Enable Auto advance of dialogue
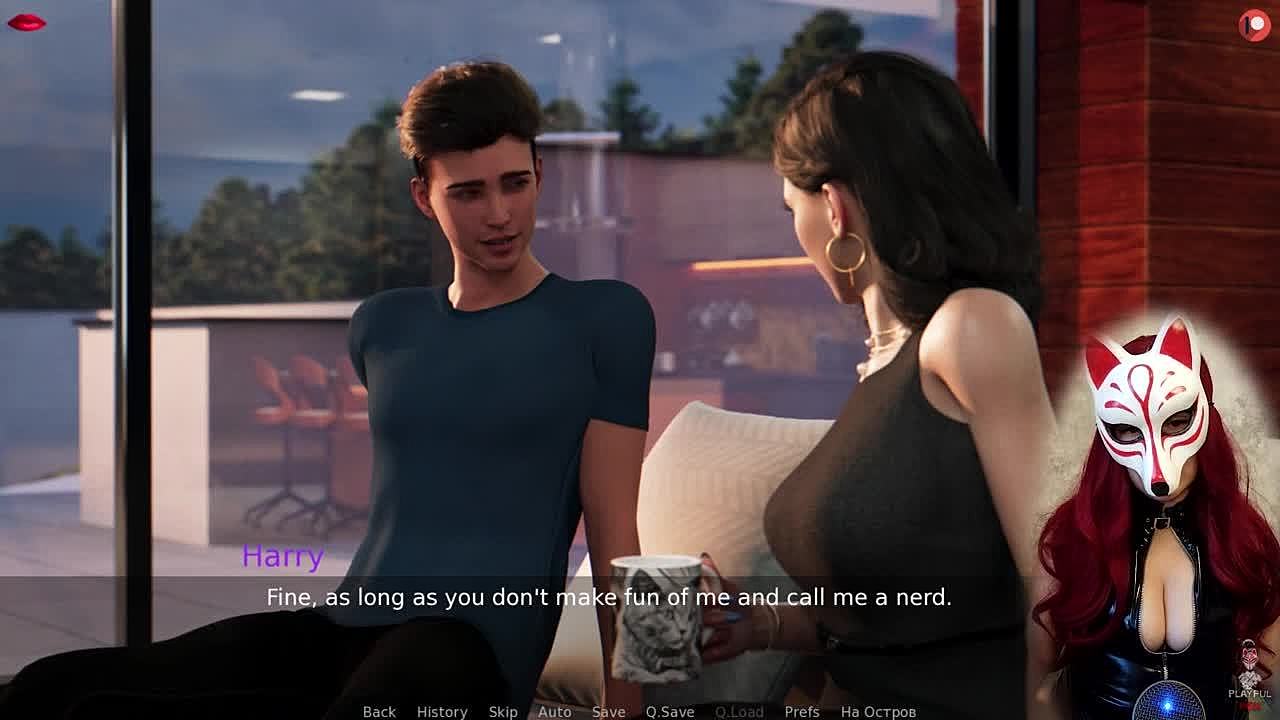 555,711
